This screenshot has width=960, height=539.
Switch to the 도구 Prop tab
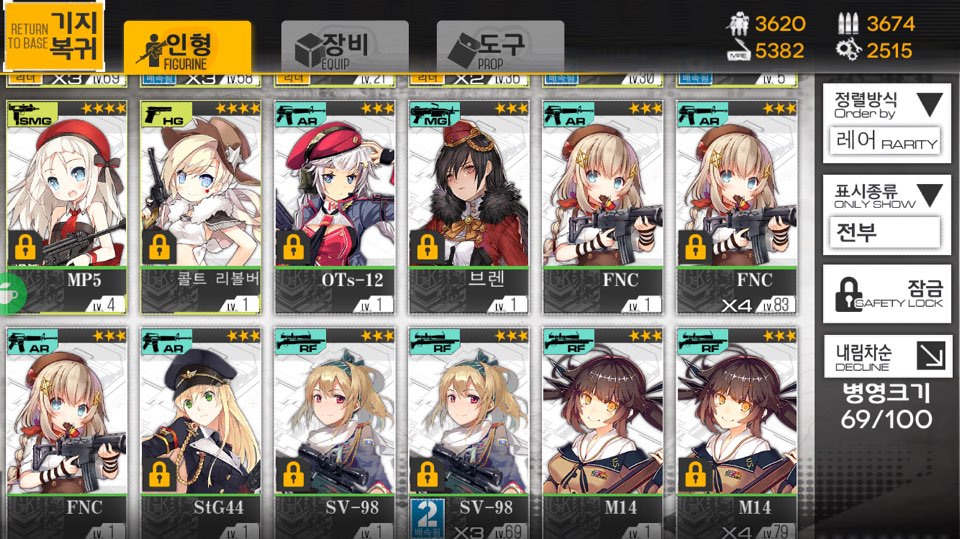tap(500, 46)
